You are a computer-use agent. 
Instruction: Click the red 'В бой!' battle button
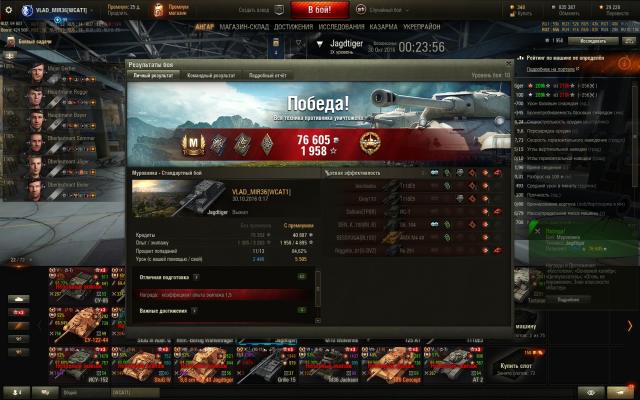tap(319, 9)
